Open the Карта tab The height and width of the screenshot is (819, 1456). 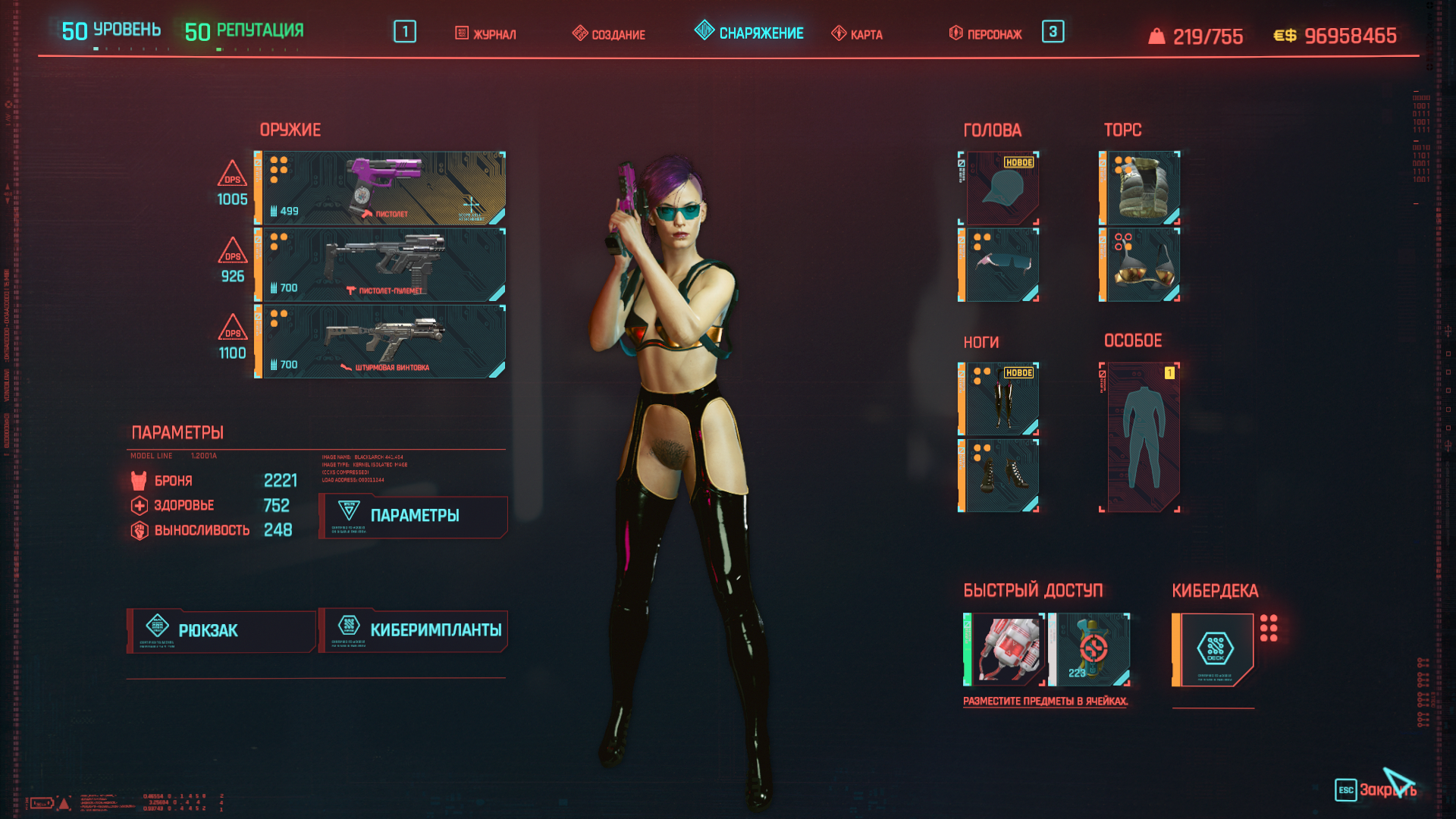pos(857,34)
